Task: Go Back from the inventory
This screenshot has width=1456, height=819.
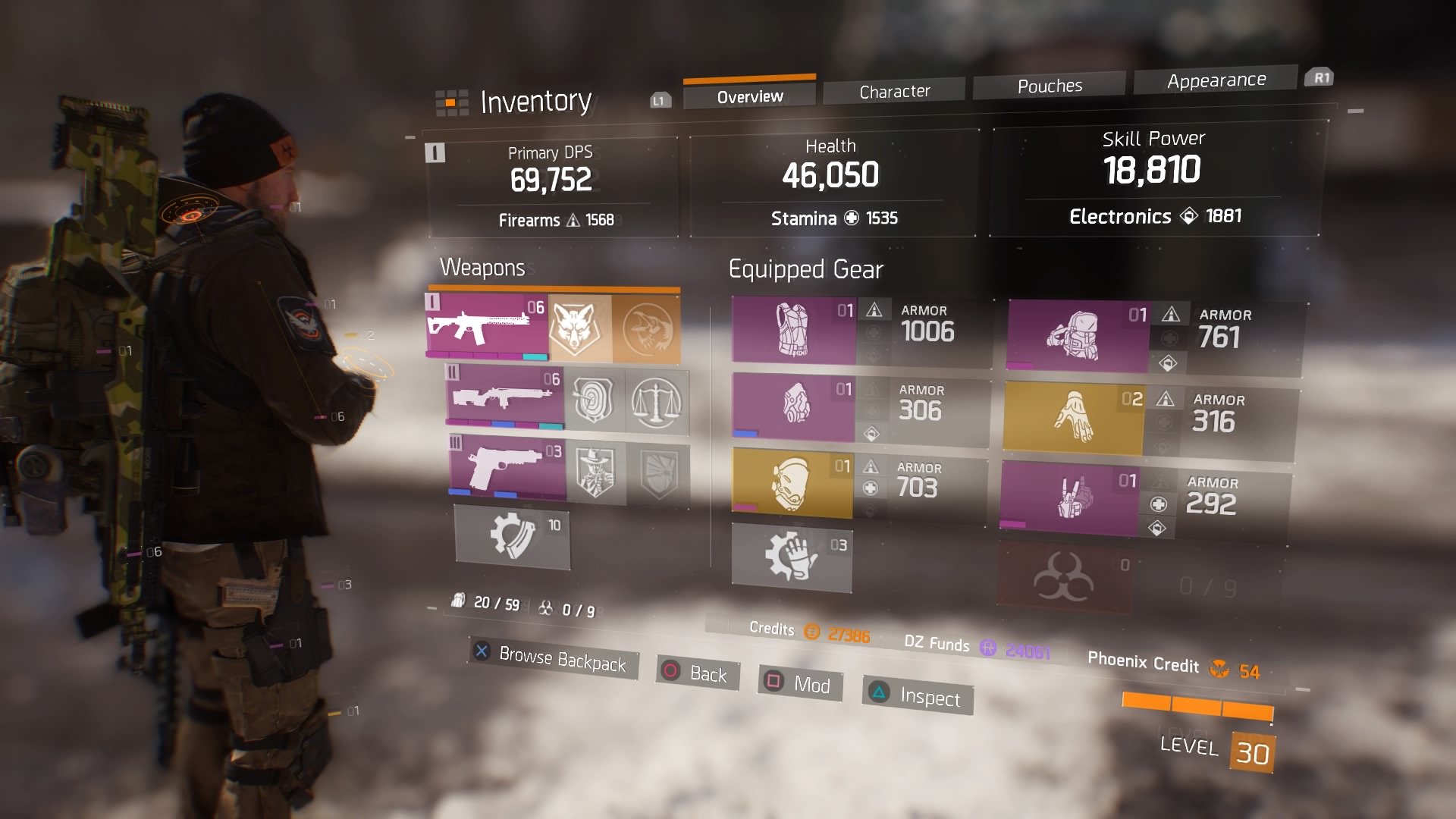Action: pyautogui.click(x=696, y=673)
